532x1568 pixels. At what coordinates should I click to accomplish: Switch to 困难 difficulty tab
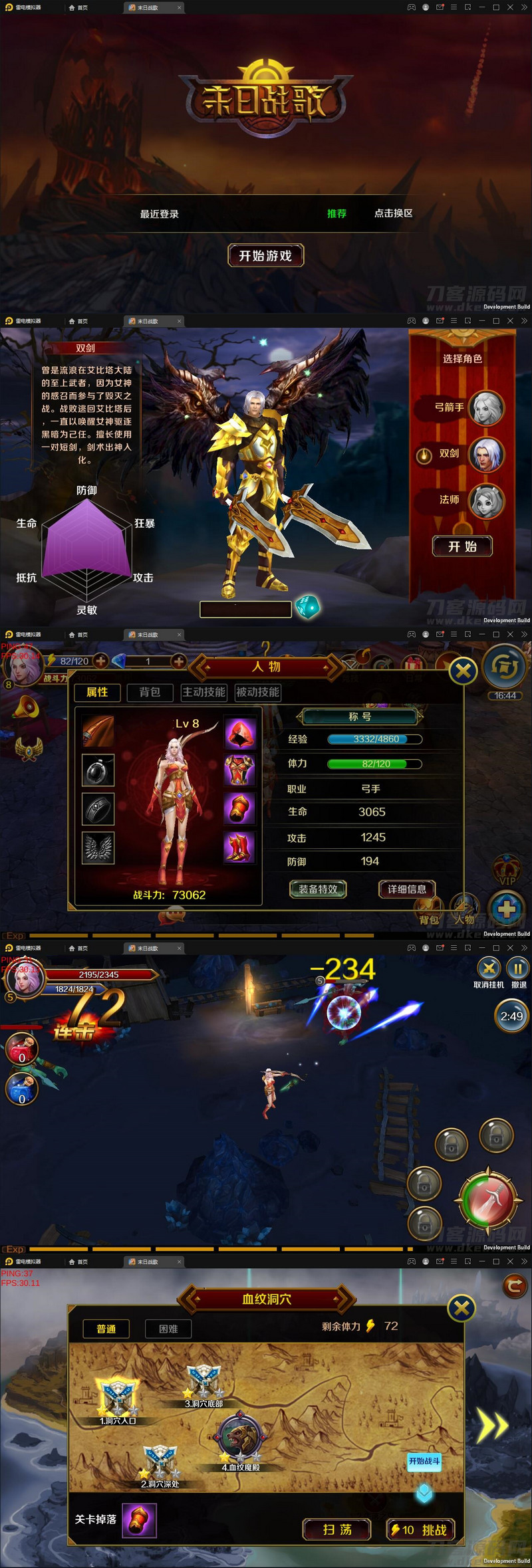point(168,1329)
